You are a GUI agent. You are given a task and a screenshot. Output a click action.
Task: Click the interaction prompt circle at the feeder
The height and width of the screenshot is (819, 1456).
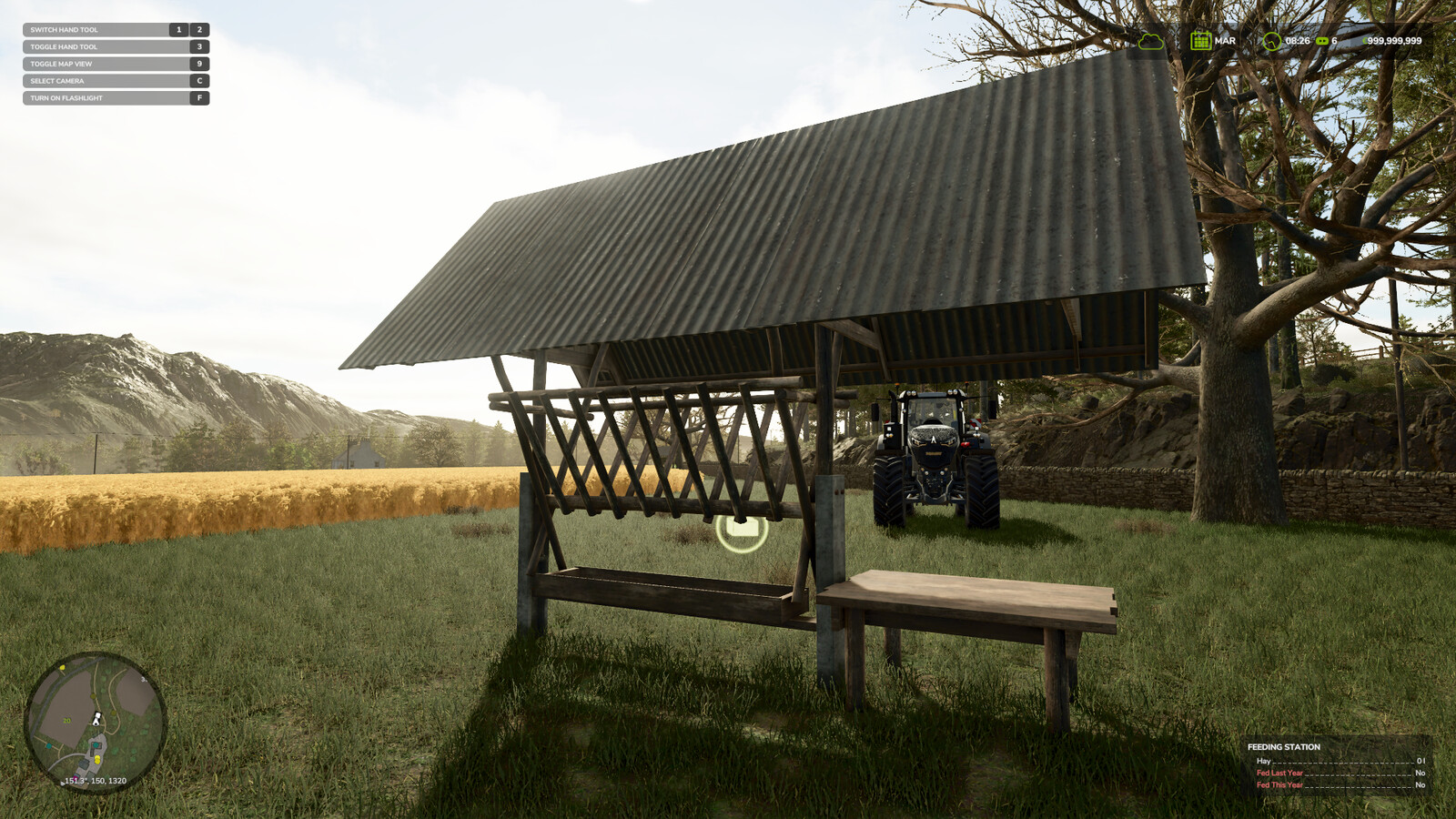tap(742, 532)
